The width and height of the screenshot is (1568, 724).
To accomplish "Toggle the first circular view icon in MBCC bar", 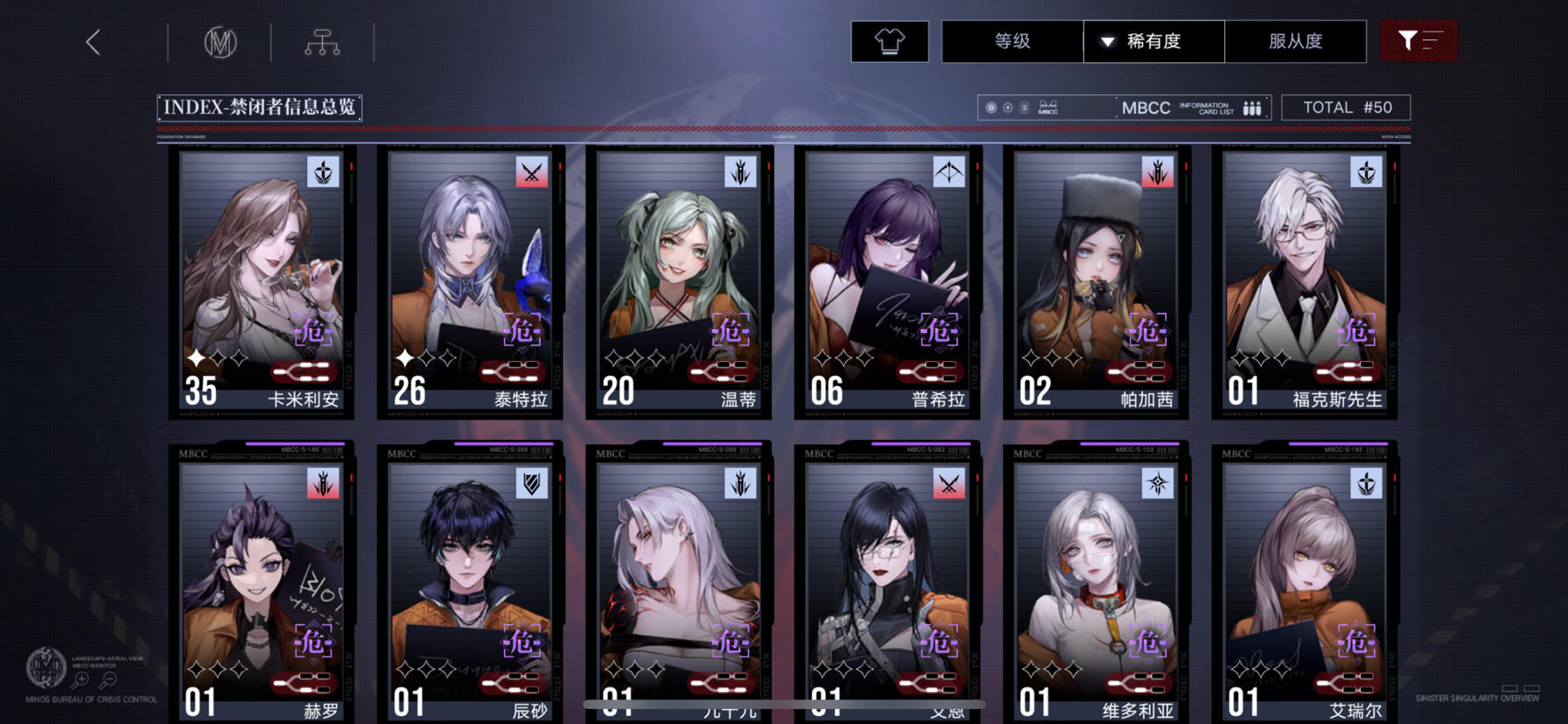I will tap(990, 108).
